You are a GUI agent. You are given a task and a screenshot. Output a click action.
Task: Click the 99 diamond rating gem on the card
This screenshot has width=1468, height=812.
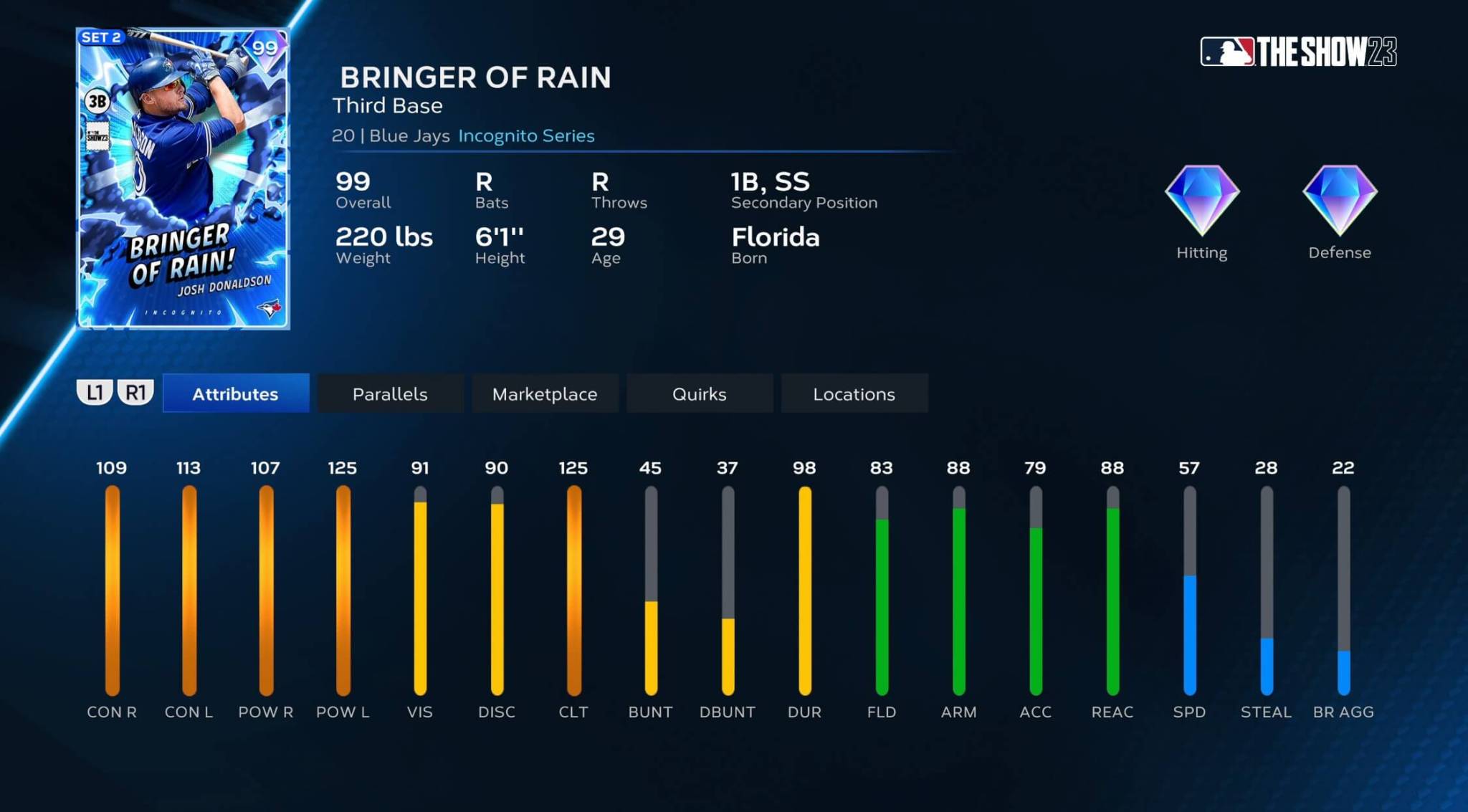pyautogui.click(x=264, y=47)
